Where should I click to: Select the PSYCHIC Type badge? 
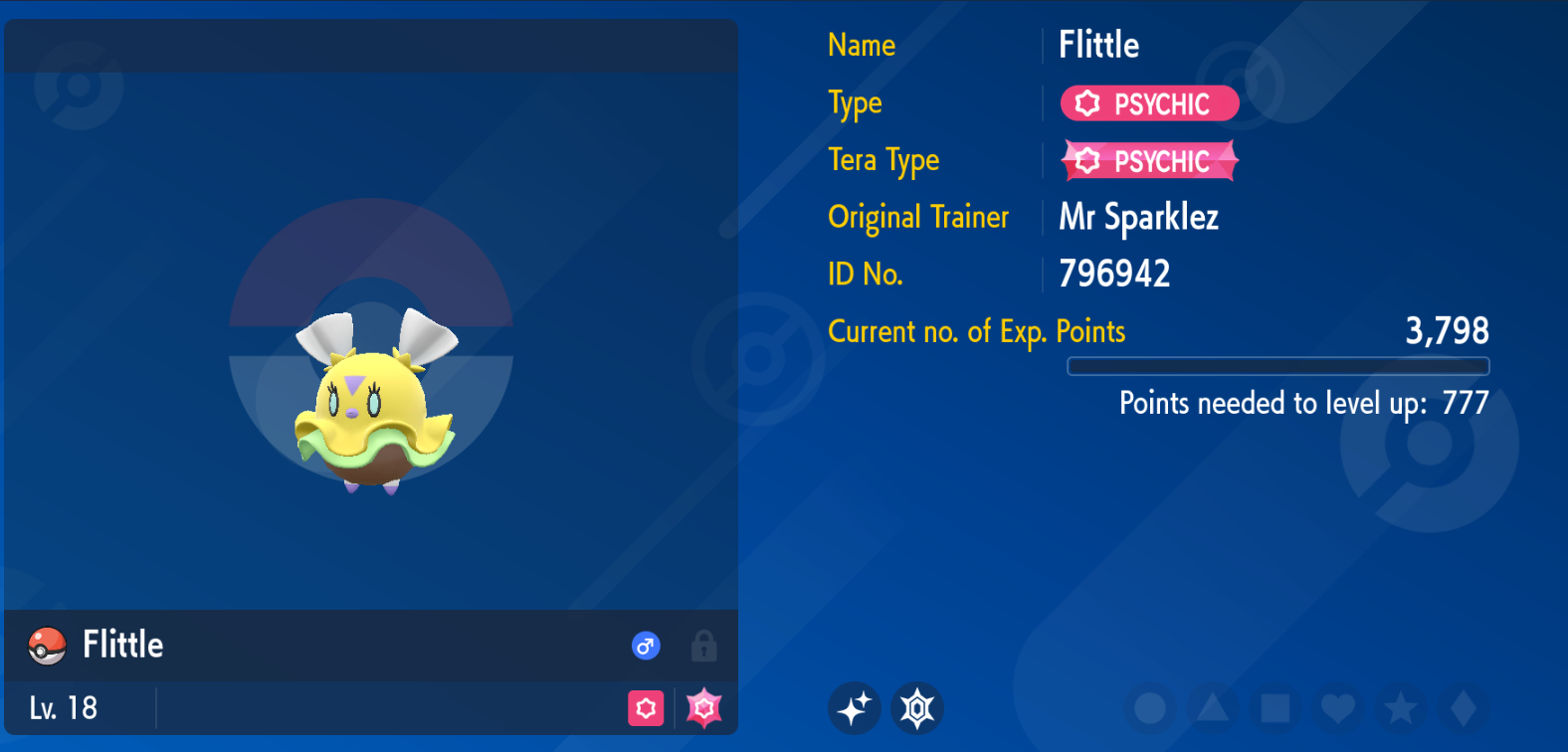point(1149,102)
